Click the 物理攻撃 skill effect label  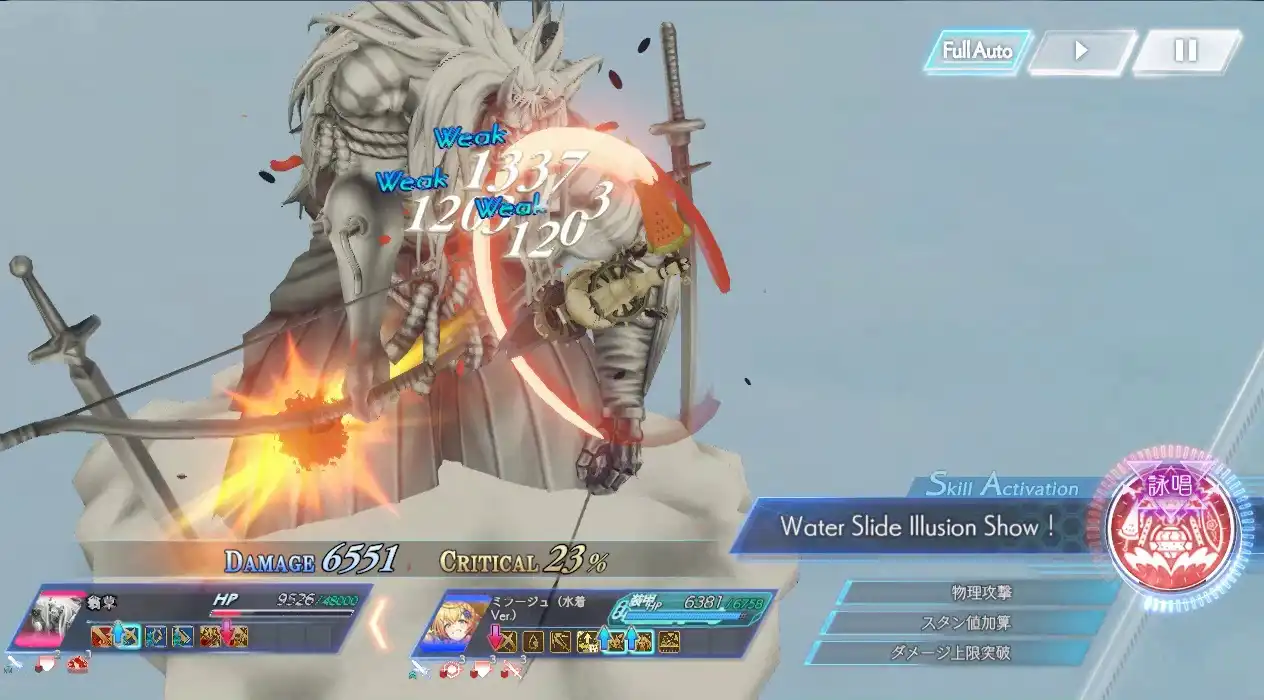(x=980, y=593)
